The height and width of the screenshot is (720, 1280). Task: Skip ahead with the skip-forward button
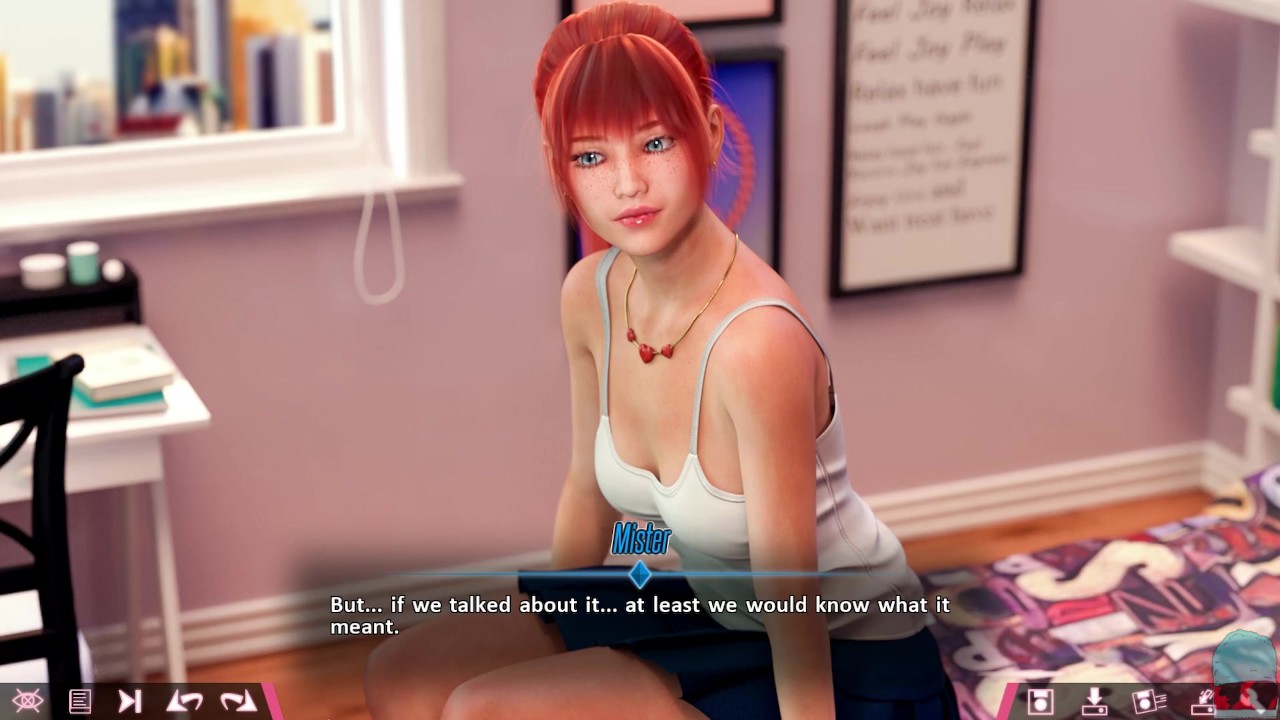(130, 701)
